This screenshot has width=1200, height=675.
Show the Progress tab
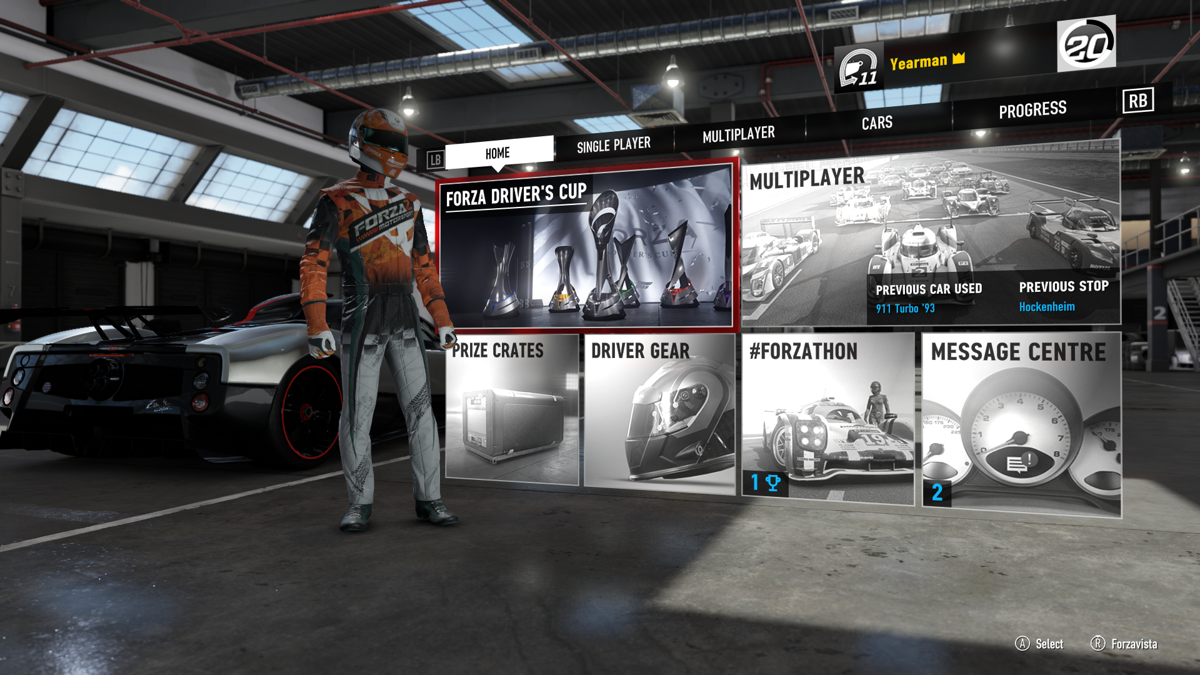tap(1032, 109)
